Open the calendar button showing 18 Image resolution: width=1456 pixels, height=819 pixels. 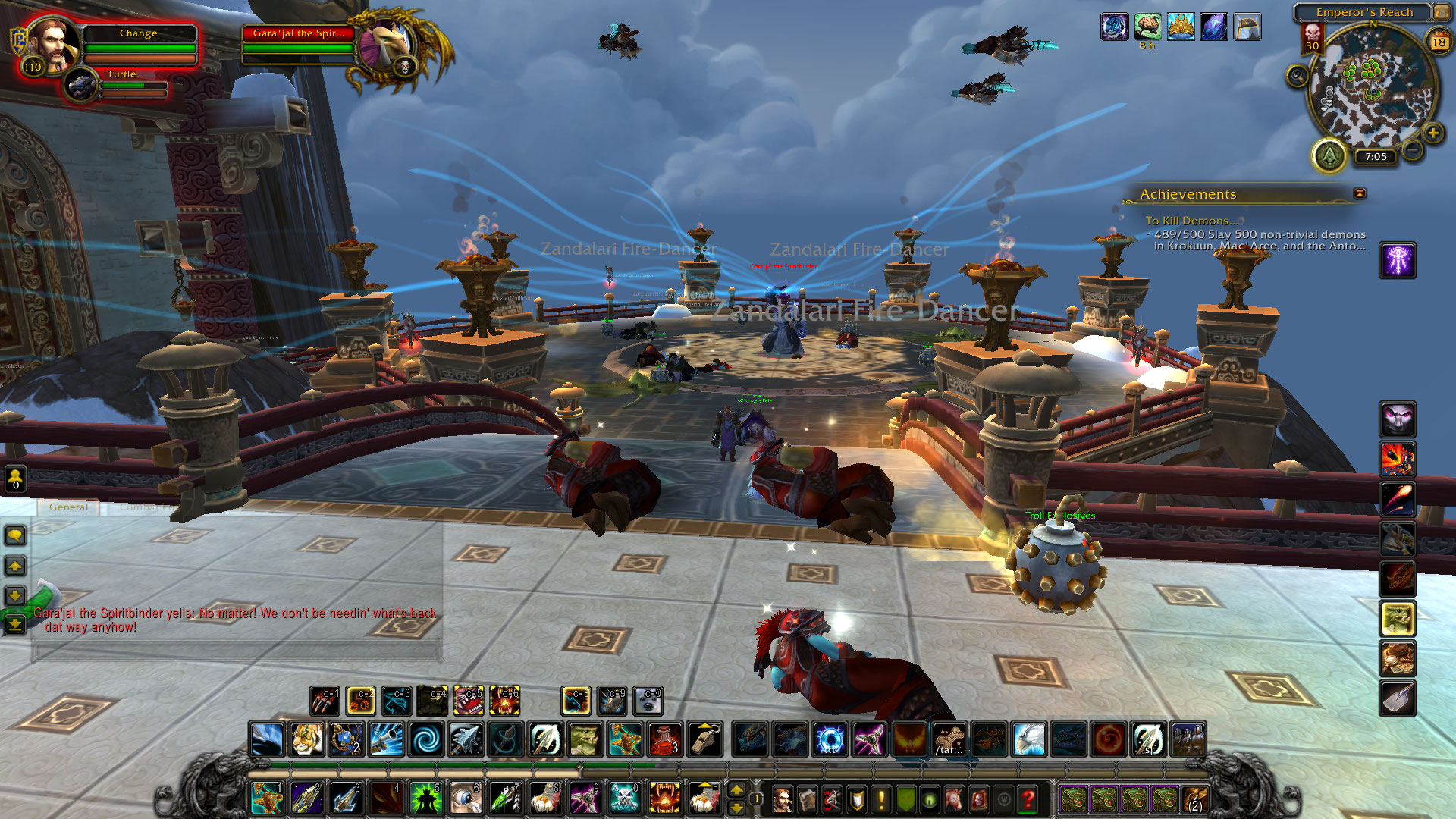[x=1439, y=42]
